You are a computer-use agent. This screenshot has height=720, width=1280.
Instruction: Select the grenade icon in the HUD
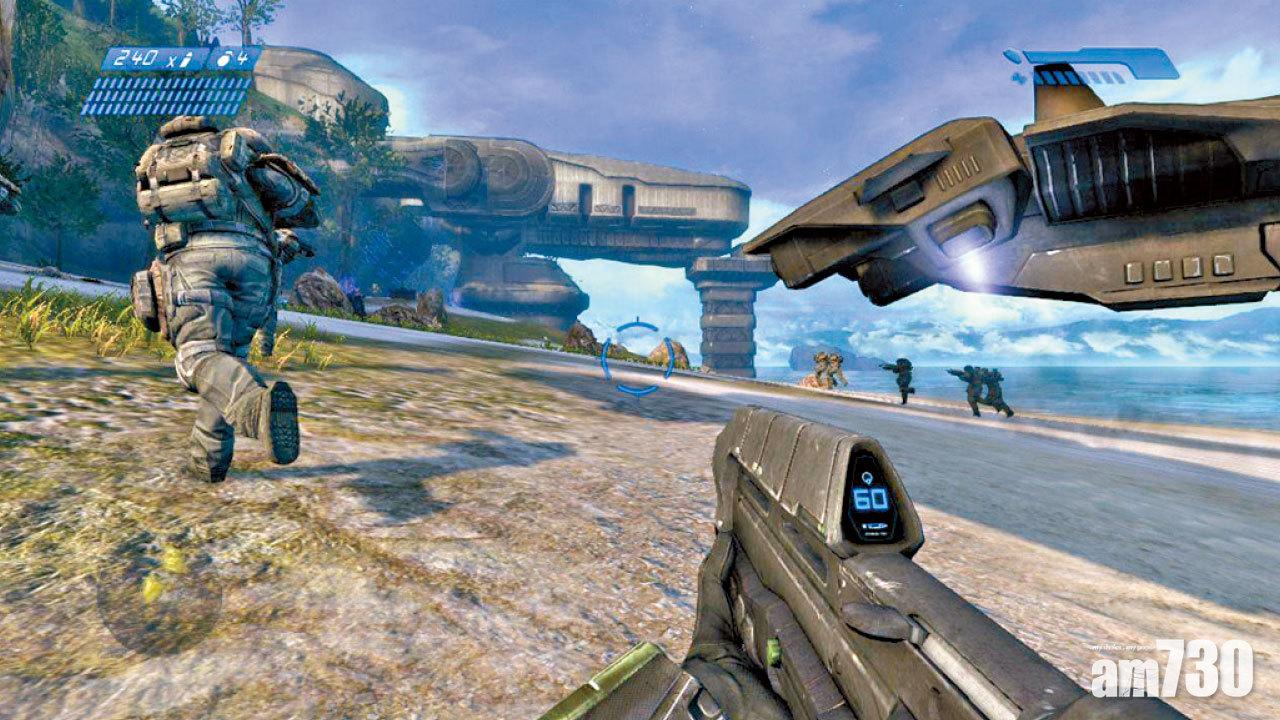coord(222,58)
